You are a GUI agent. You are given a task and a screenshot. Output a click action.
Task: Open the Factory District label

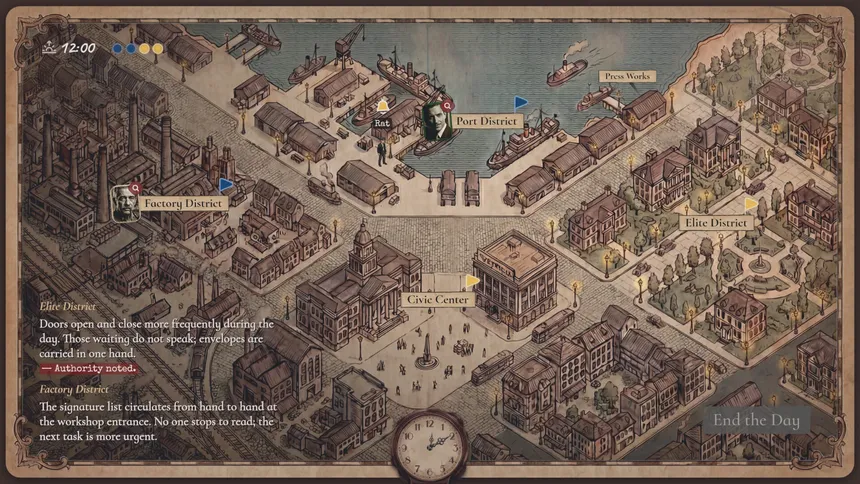(x=183, y=203)
